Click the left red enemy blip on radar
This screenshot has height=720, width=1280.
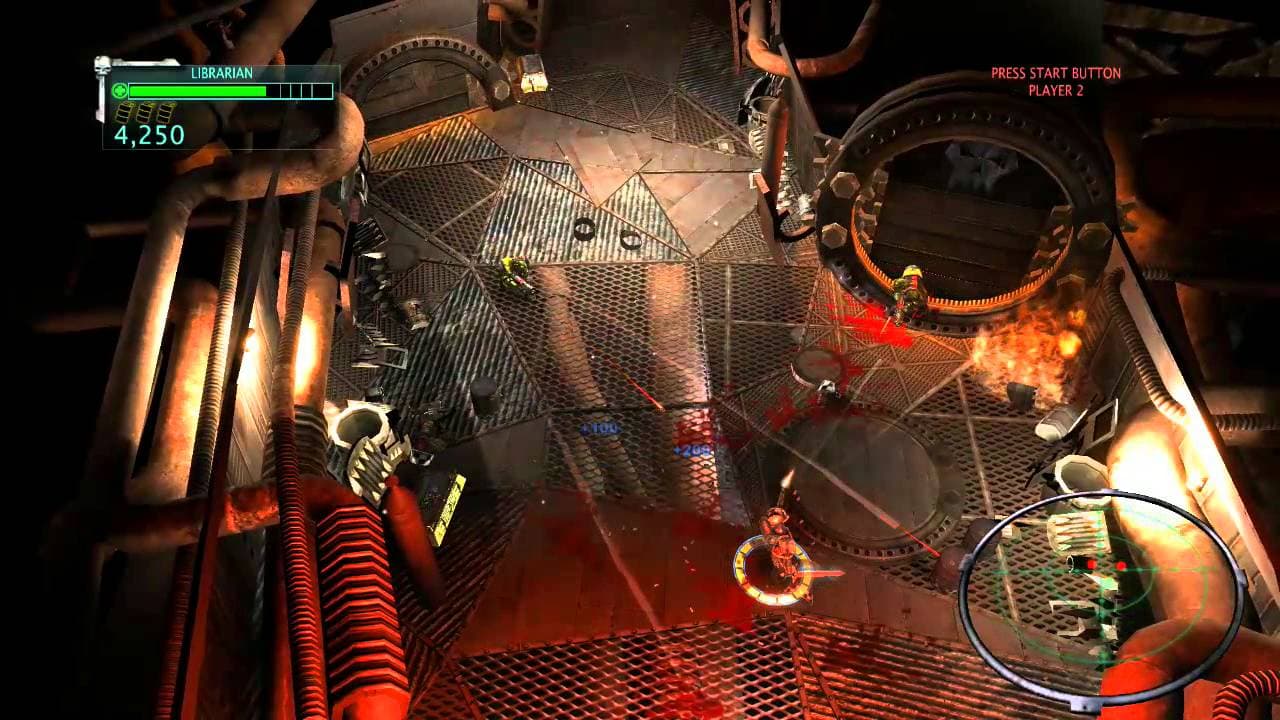(x=1091, y=565)
